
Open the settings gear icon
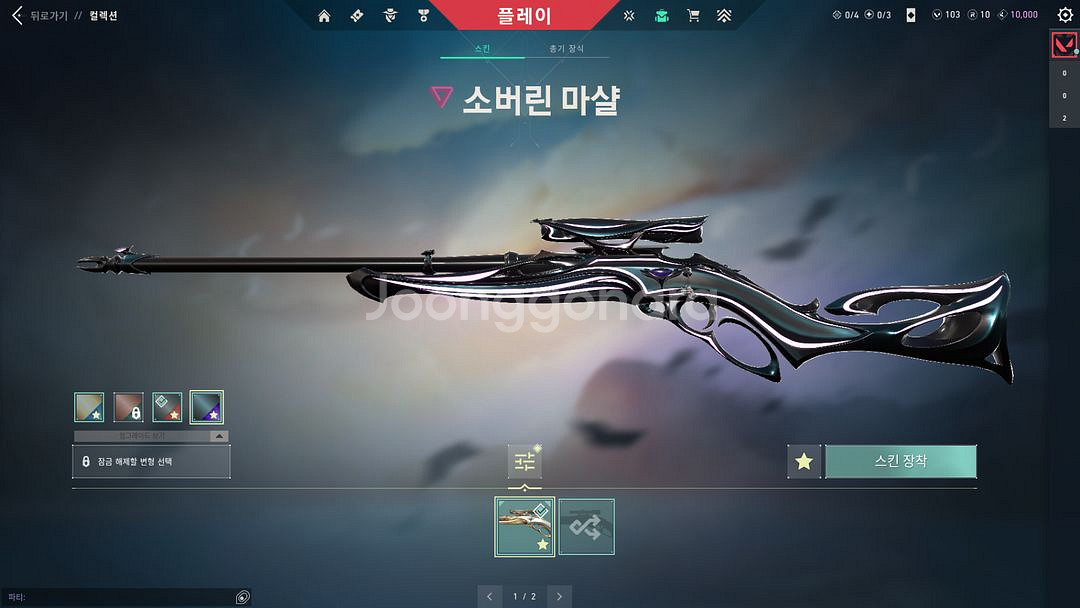(x=1064, y=15)
